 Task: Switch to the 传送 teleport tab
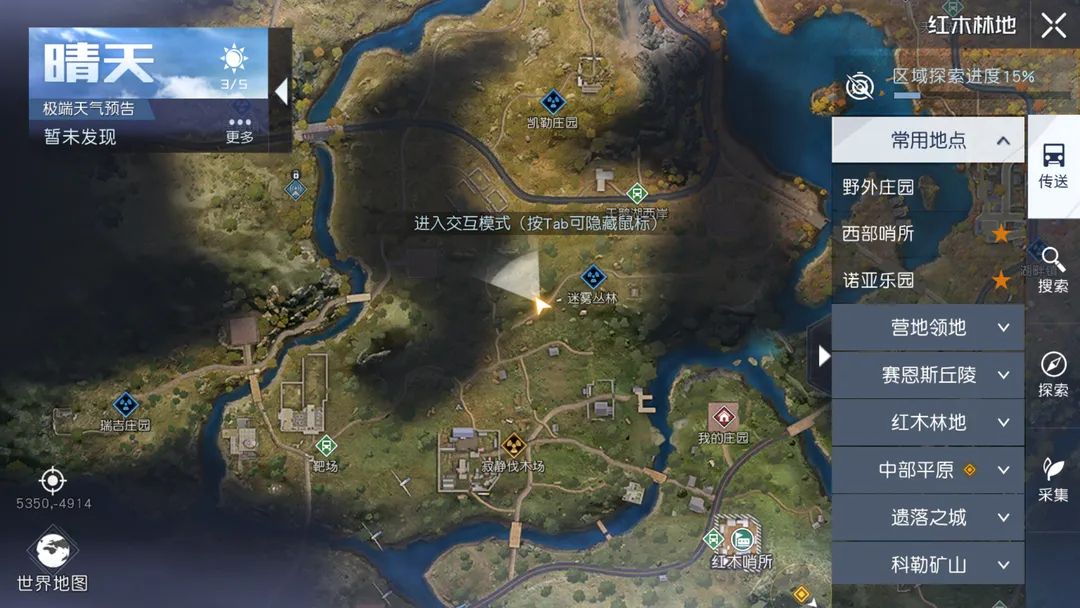[1053, 166]
